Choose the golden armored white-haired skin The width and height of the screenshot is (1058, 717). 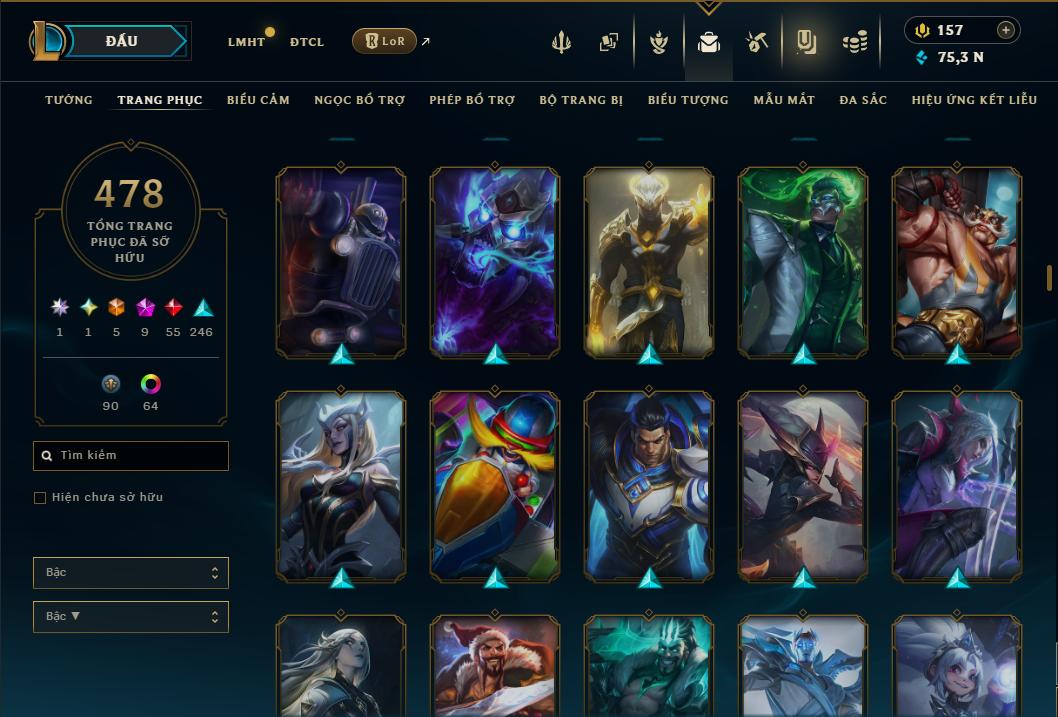click(x=649, y=262)
